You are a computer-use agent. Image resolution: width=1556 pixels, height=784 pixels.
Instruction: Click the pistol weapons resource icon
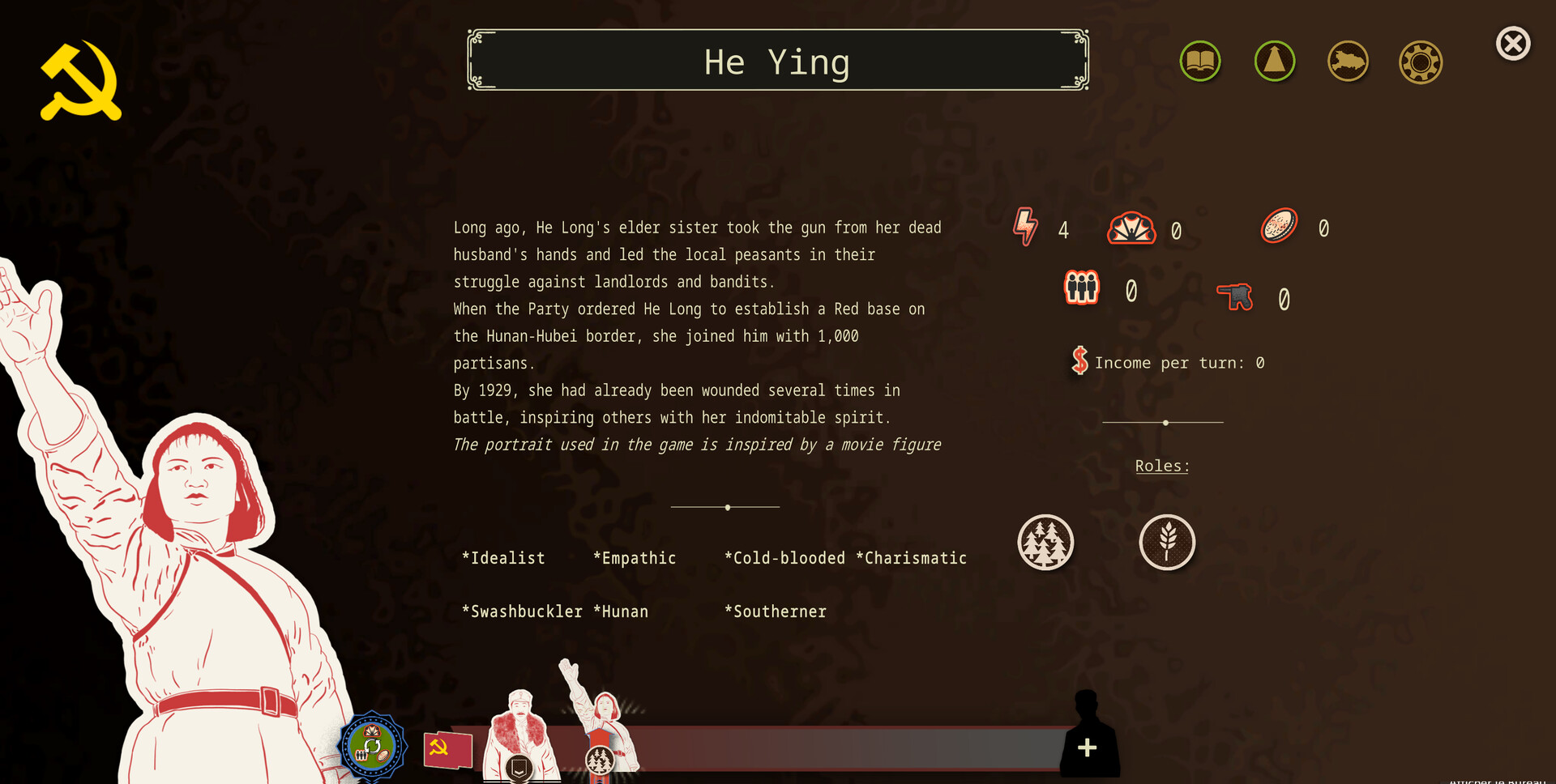(1235, 296)
